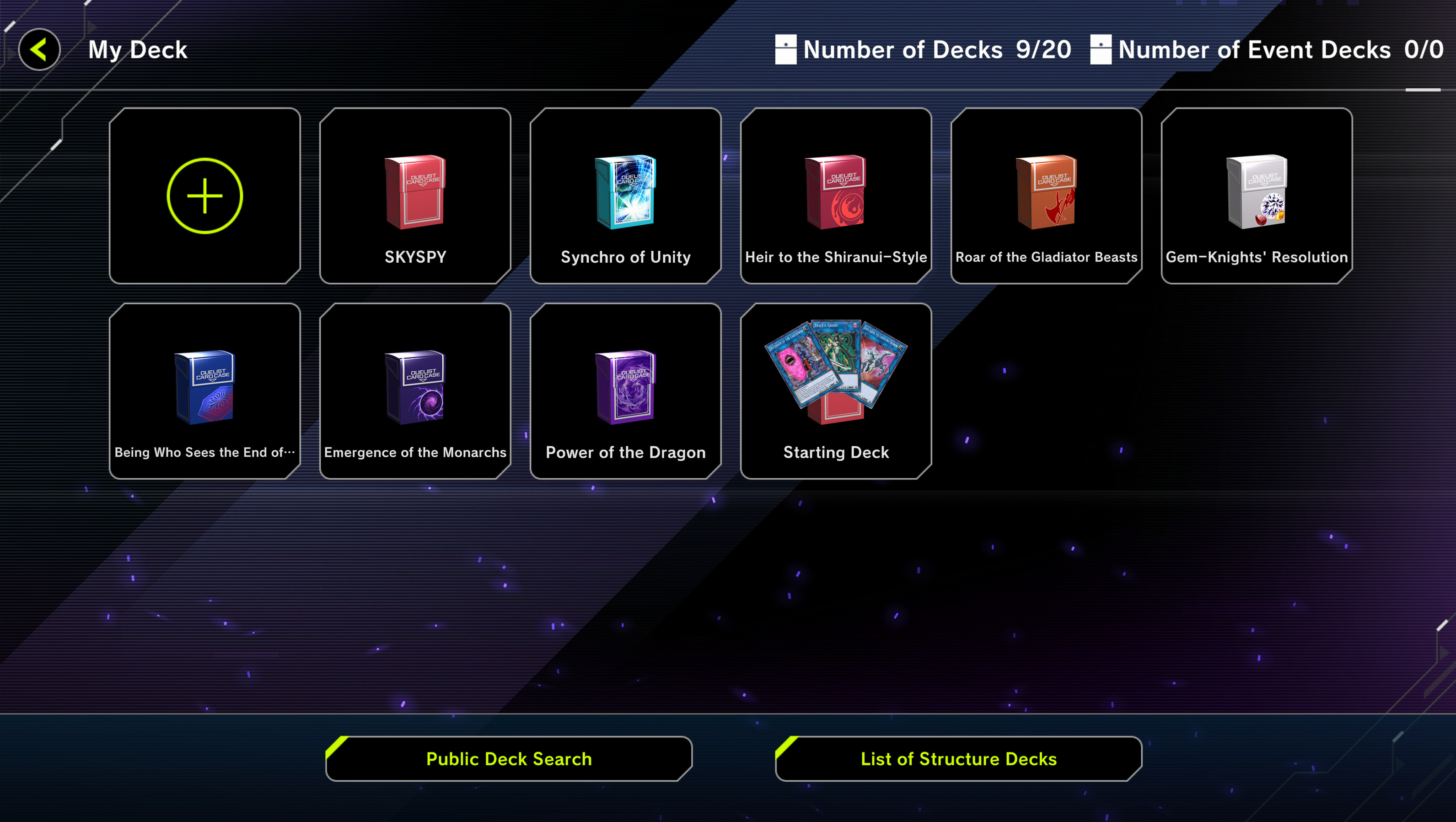
Task: Choose Emergence of the Monarchs deck
Action: [415, 391]
